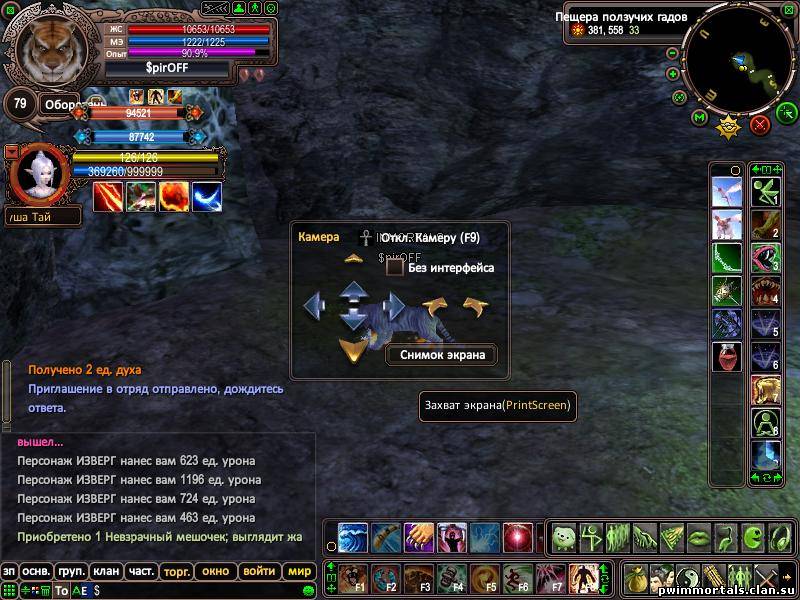800x600 pixels.
Task: Activate the blue wave skill icon
Action: pos(353,537)
